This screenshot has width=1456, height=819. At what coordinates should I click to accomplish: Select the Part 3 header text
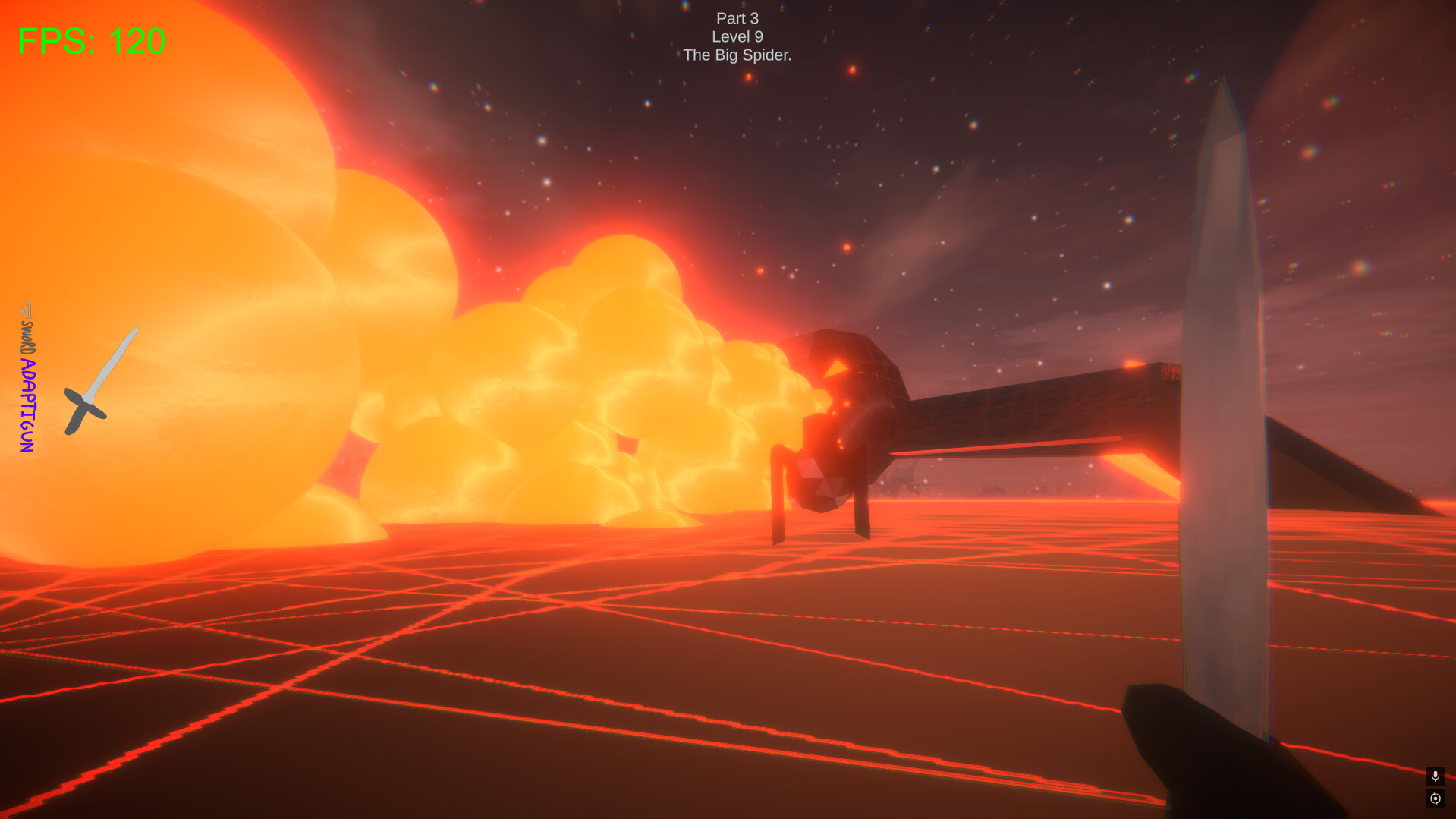point(737,18)
